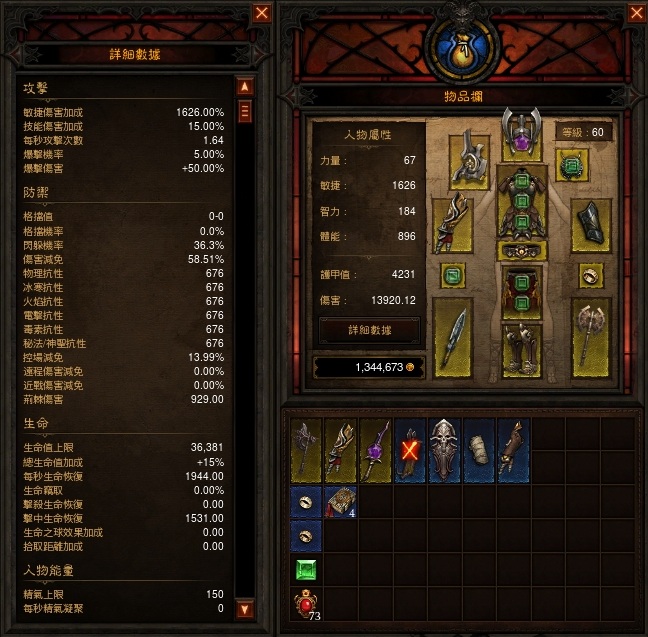Image resolution: width=648 pixels, height=637 pixels.
Task: Select the equipped main-hand spear weapon
Action: pos(451,338)
